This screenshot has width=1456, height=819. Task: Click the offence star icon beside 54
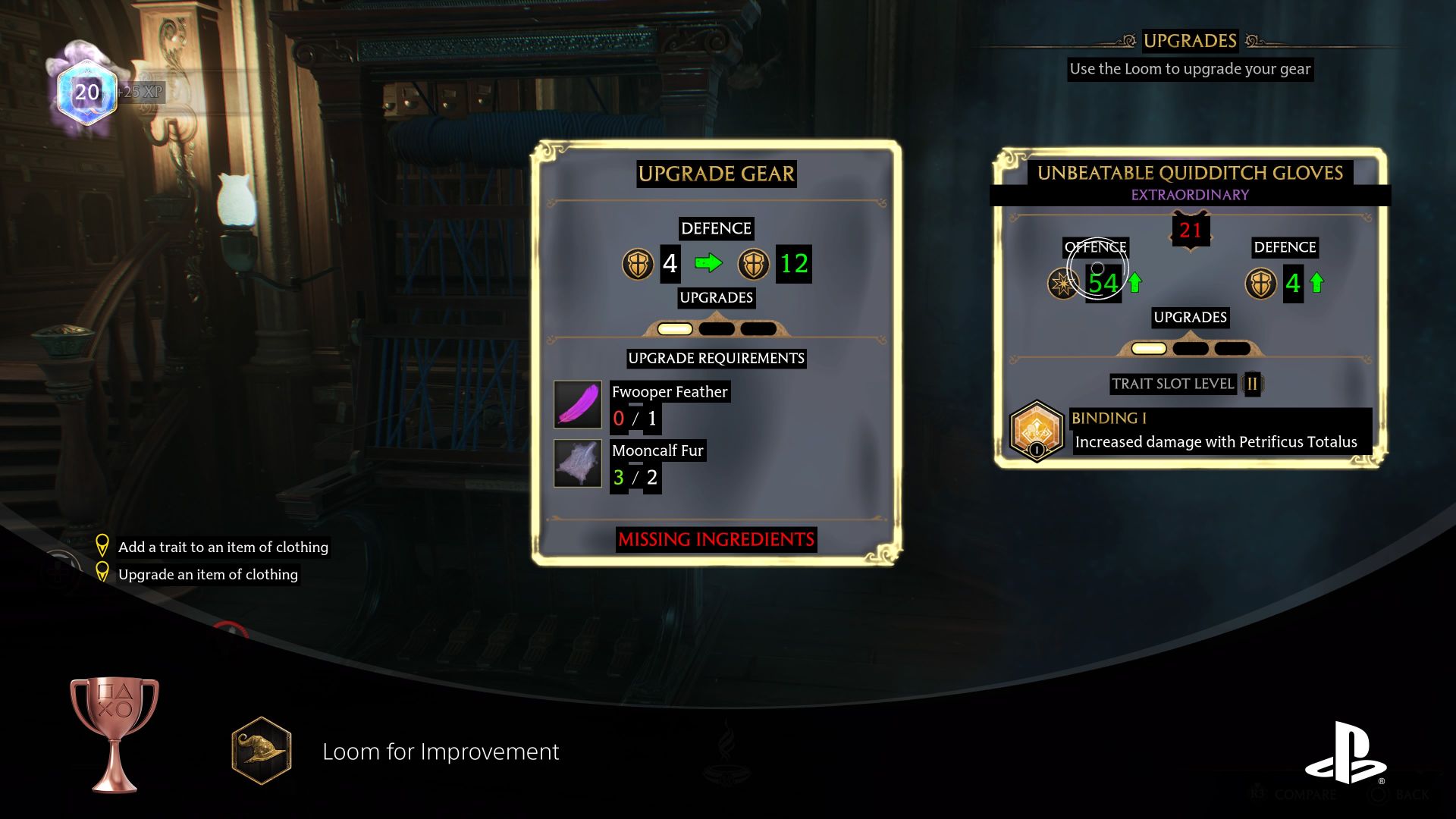[x=1065, y=285]
